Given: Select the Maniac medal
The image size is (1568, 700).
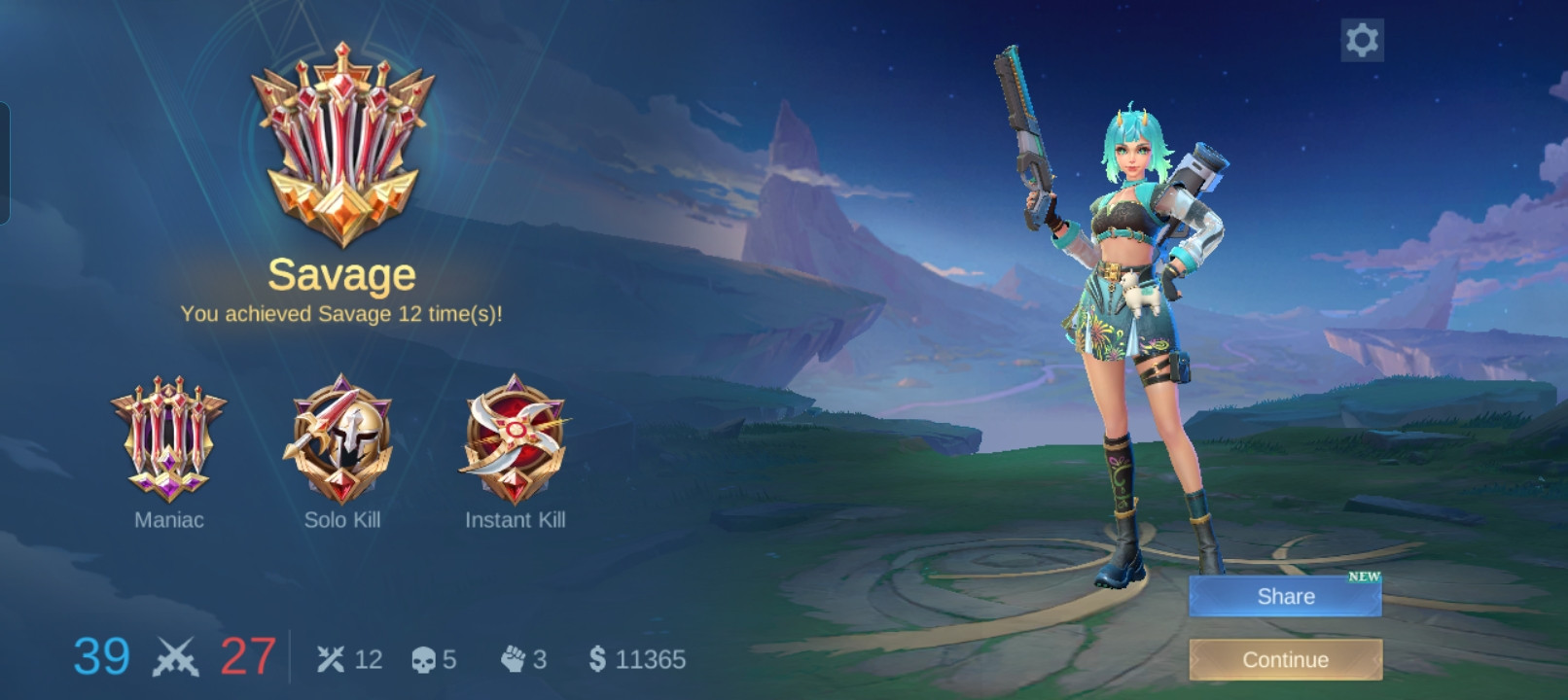Looking at the screenshot, I should 169,439.
